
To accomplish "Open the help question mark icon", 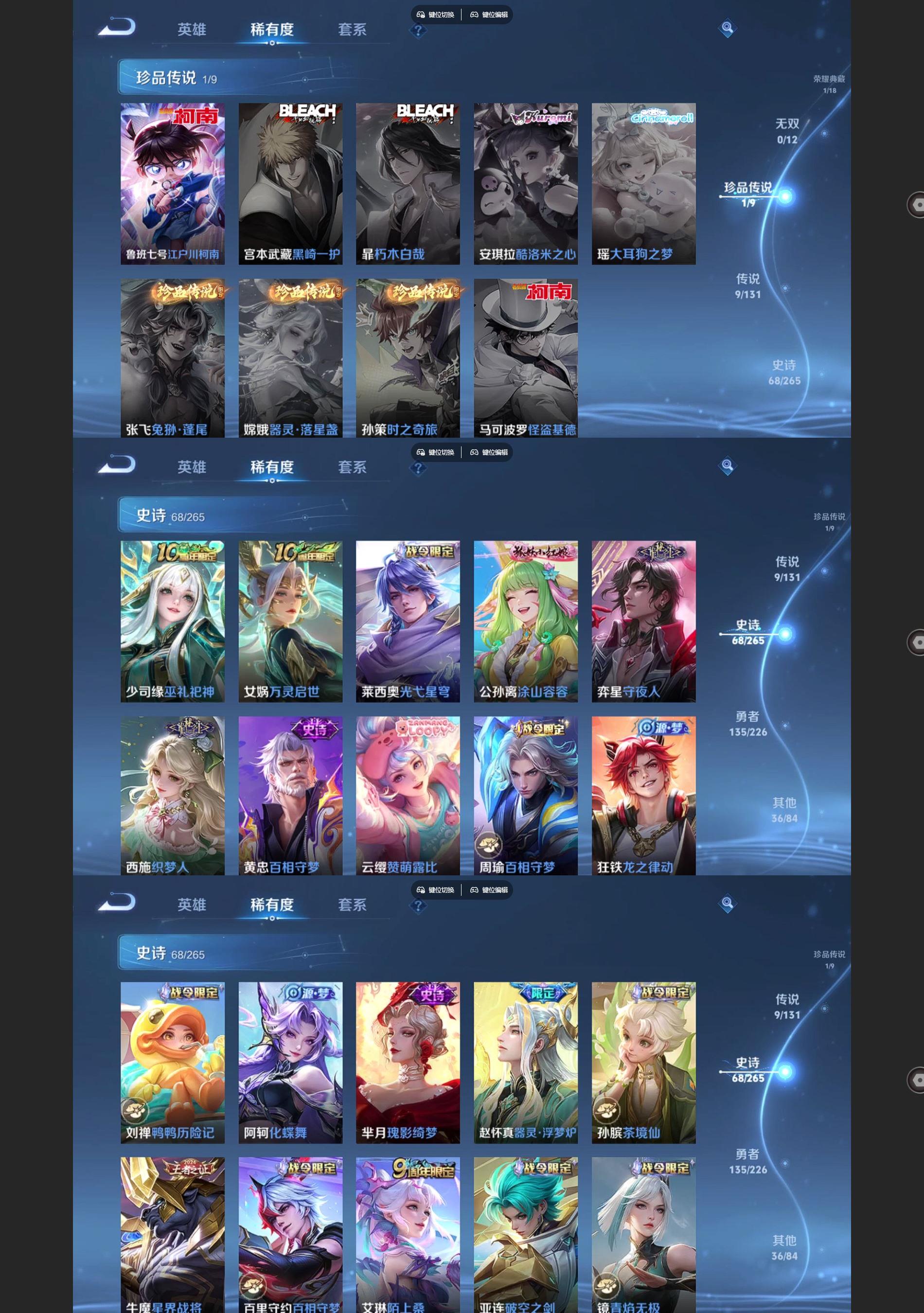I will pyautogui.click(x=419, y=32).
